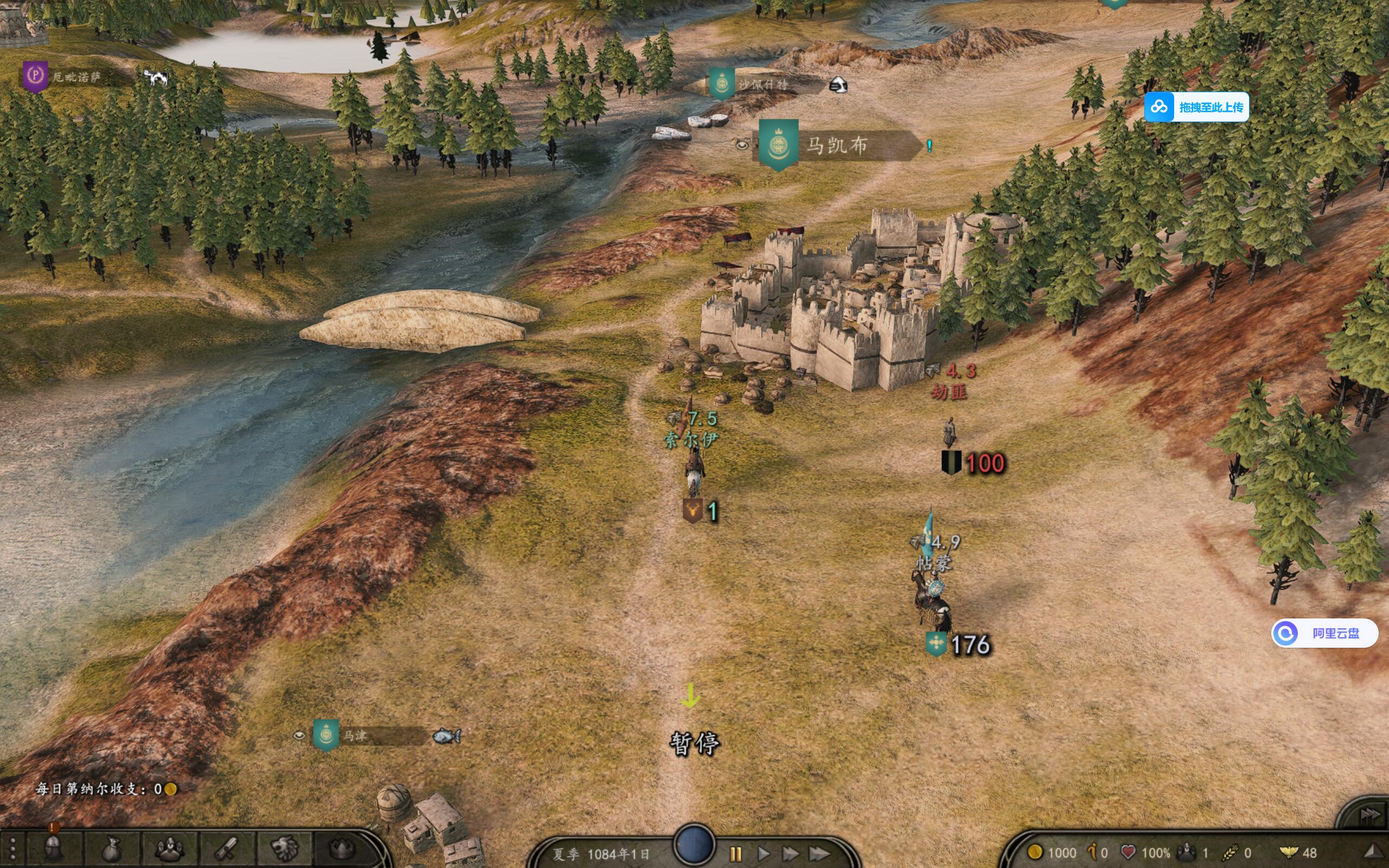Click the fast-forward tab above the info bar
This screenshot has width=1389, height=868.
click(1369, 814)
